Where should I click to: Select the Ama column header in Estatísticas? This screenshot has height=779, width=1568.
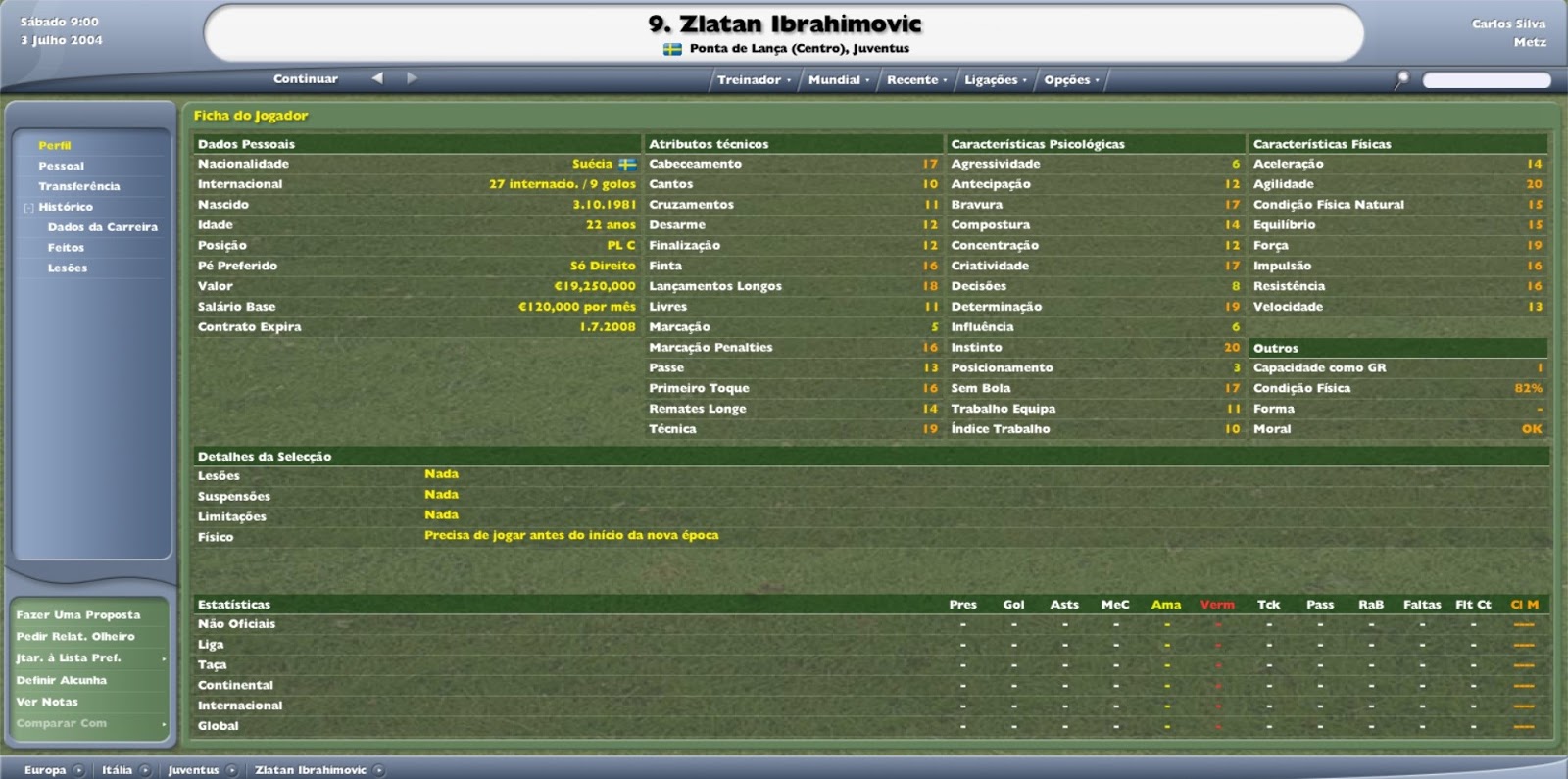point(1166,605)
